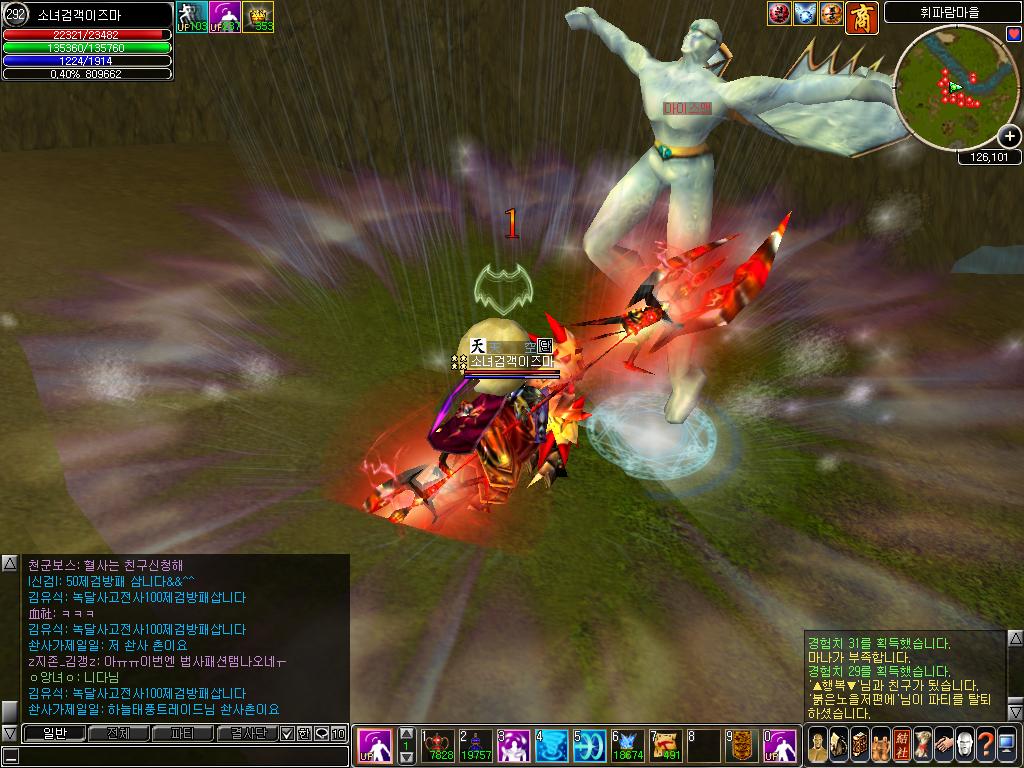Use the hotbar slot 1 potion (7828)
Image resolution: width=1024 pixels, height=768 pixels.
(x=439, y=746)
